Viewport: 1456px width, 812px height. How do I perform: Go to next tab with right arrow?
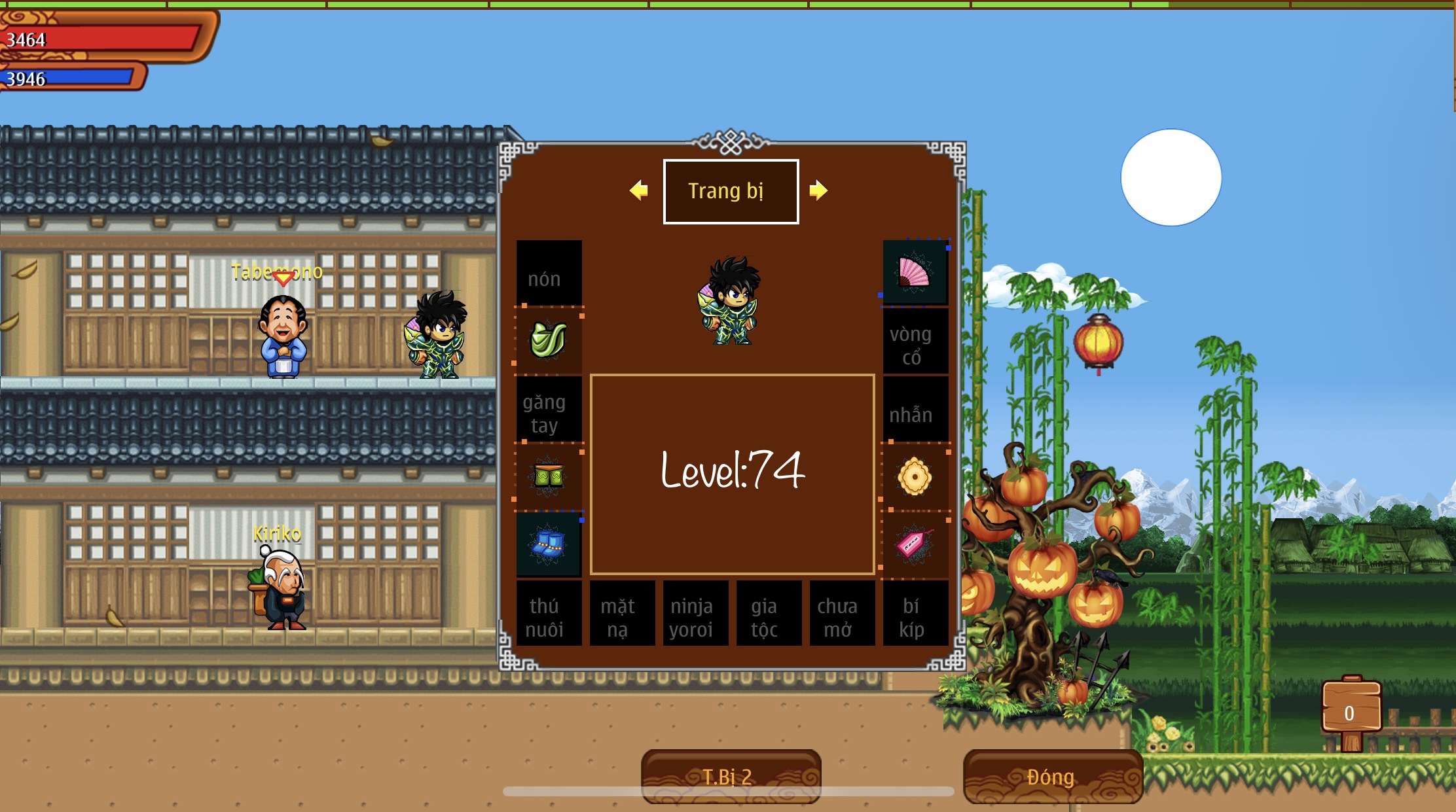click(x=818, y=190)
